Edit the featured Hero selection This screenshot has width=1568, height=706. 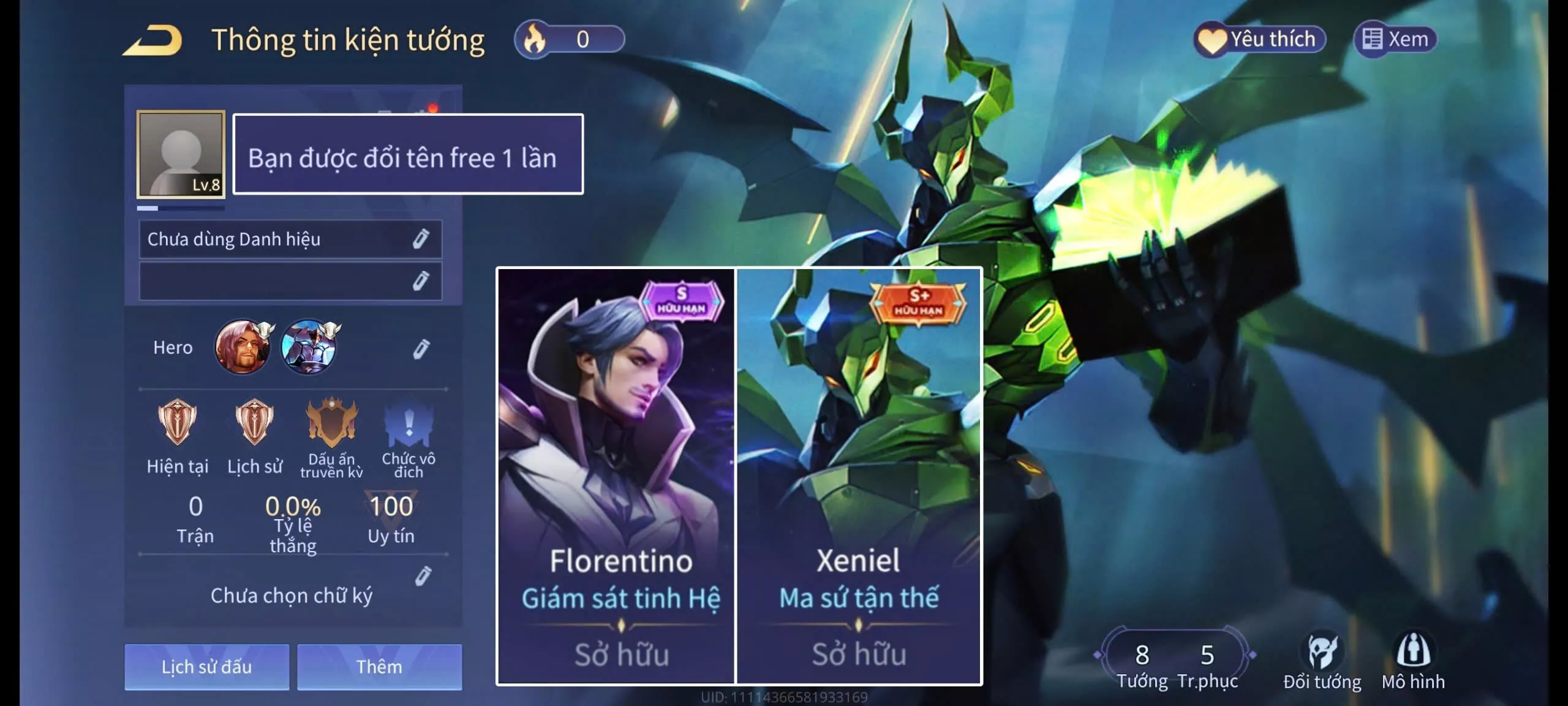(x=421, y=349)
